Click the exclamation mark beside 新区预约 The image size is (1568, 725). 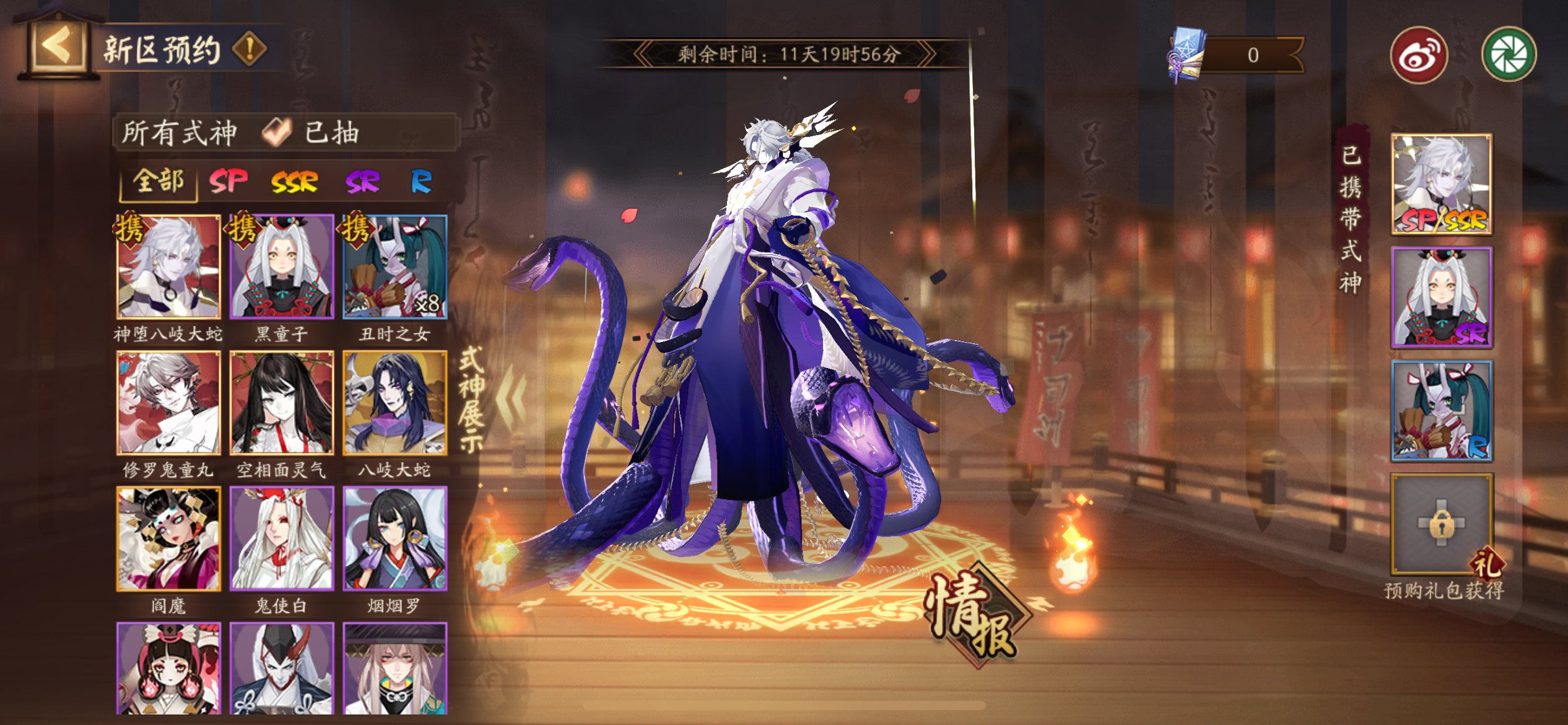point(250,50)
